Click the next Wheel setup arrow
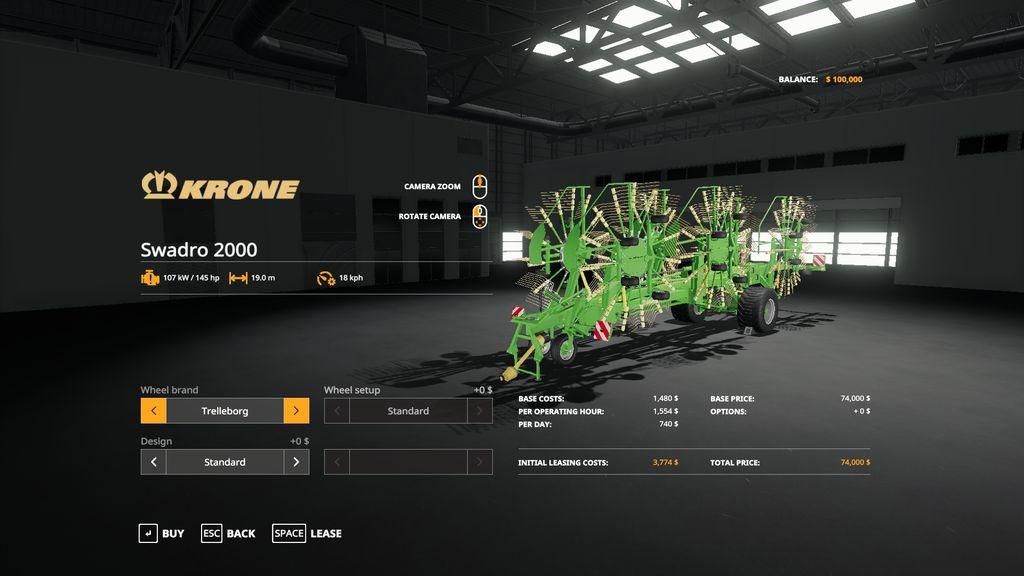Viewport: 1024px width, 576px height. 480,411
